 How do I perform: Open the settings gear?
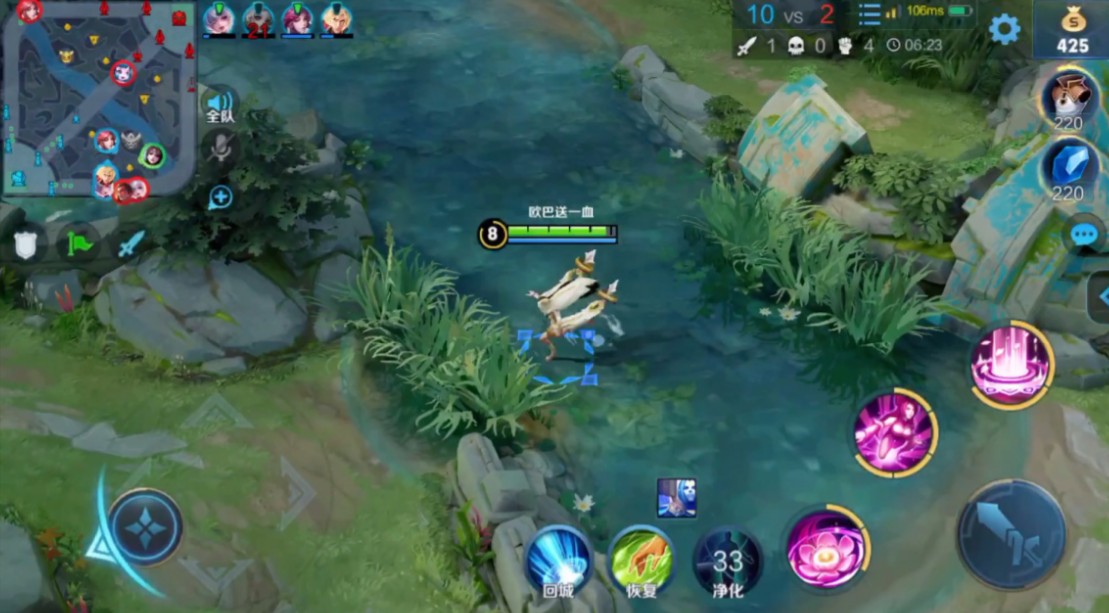[x=1004, y=29]
